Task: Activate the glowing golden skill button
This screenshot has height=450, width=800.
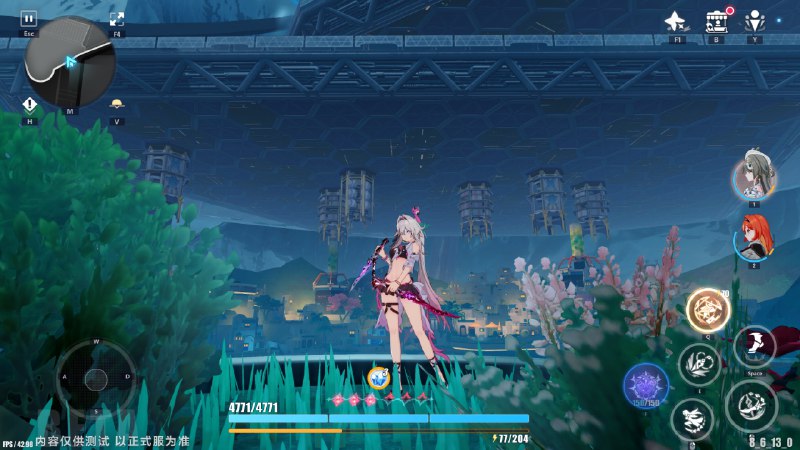Action: click(708, 310)
